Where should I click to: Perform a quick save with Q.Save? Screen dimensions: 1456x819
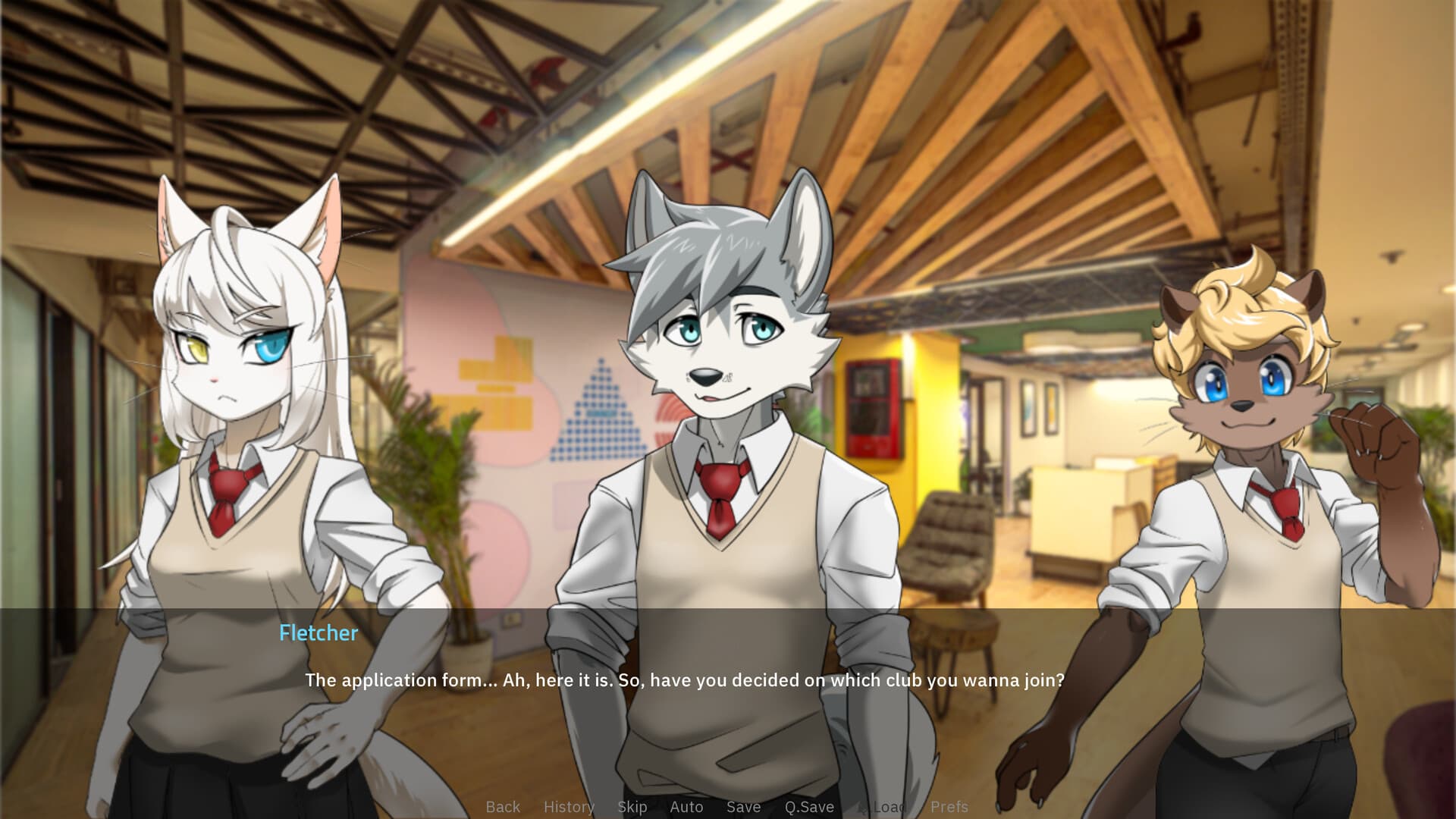coord(809,808)
